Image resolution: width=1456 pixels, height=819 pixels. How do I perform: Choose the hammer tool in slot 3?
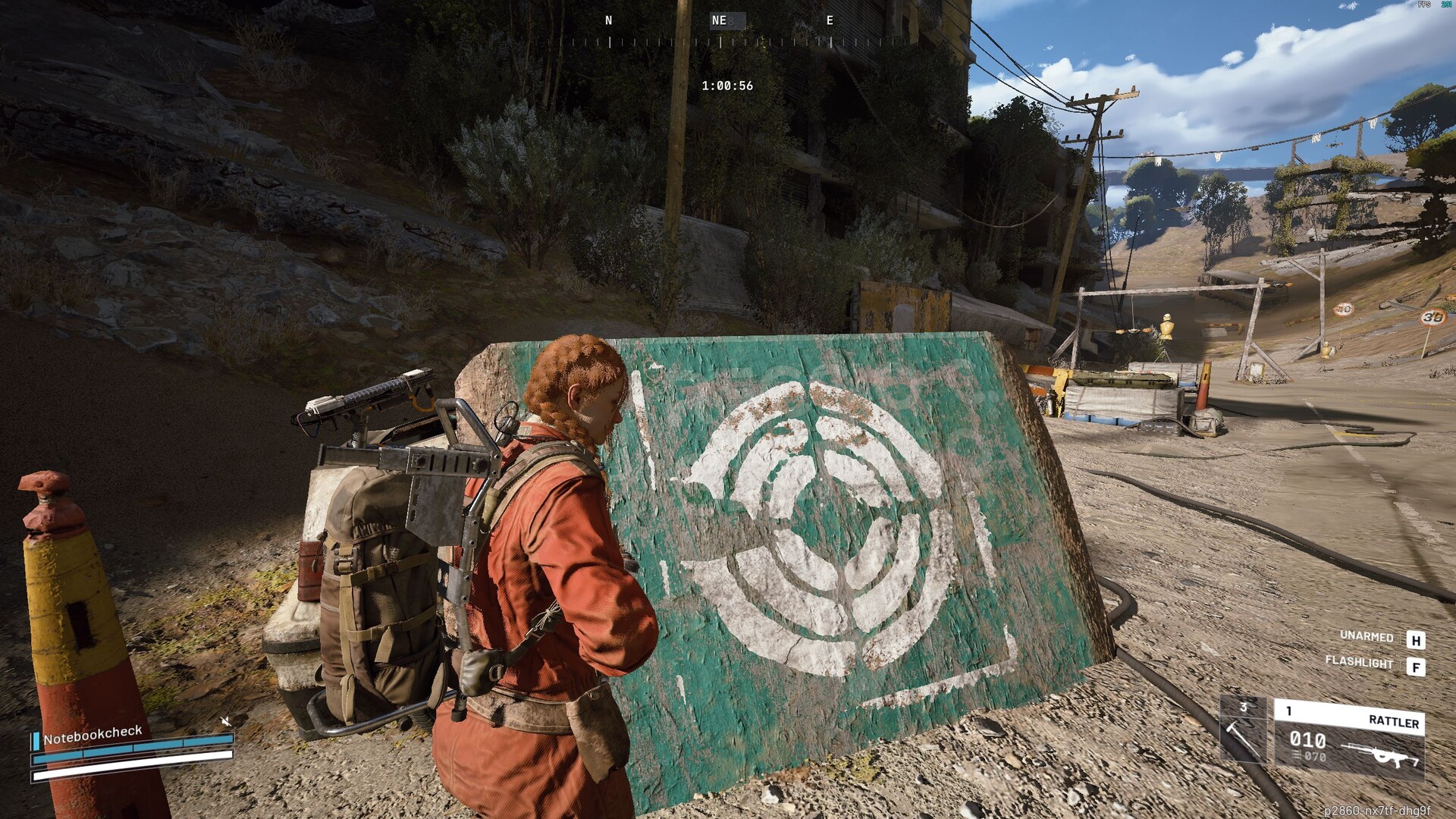click(x=1243, y=730)
